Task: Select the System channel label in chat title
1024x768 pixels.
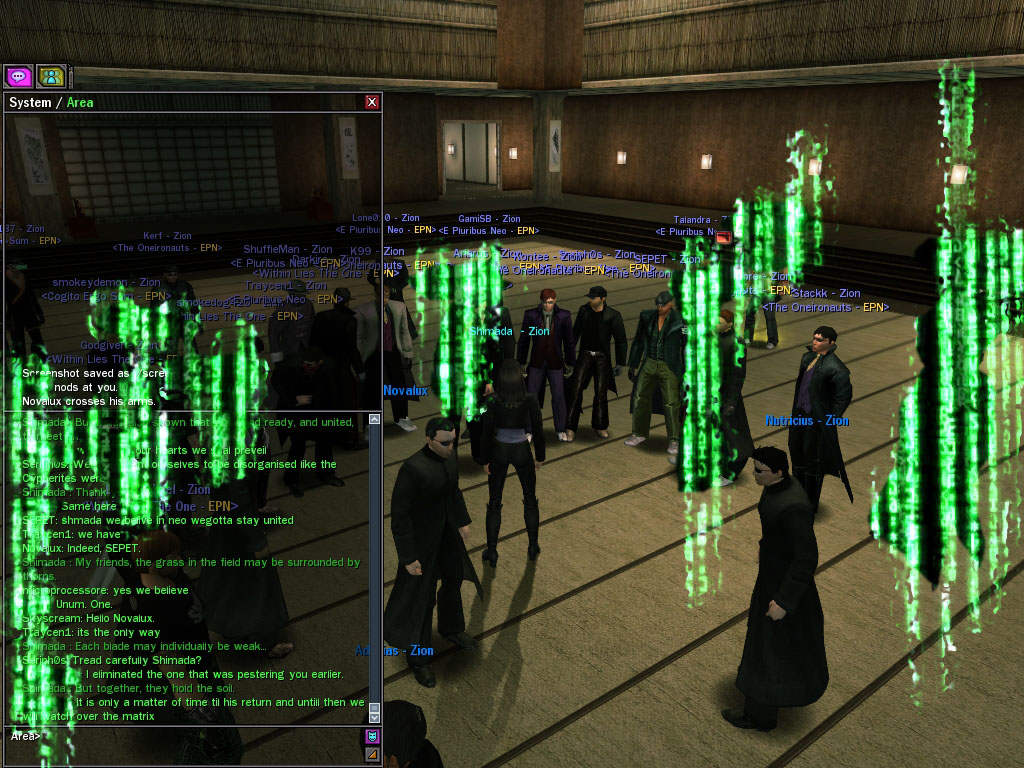Action: [x=30, y=102]
